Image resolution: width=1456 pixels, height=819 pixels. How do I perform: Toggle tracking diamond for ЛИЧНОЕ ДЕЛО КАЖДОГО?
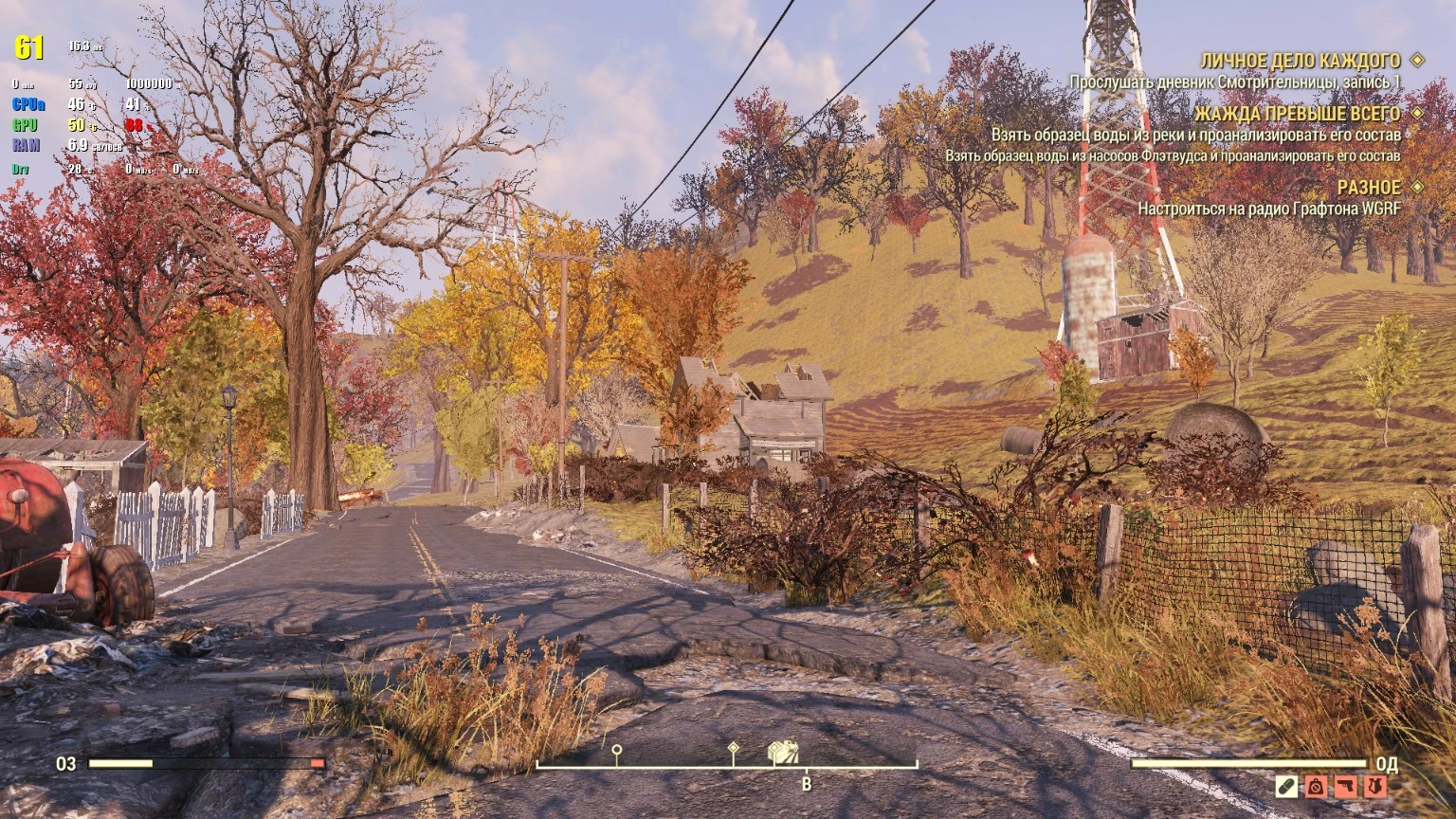(x=1417, y=58)
